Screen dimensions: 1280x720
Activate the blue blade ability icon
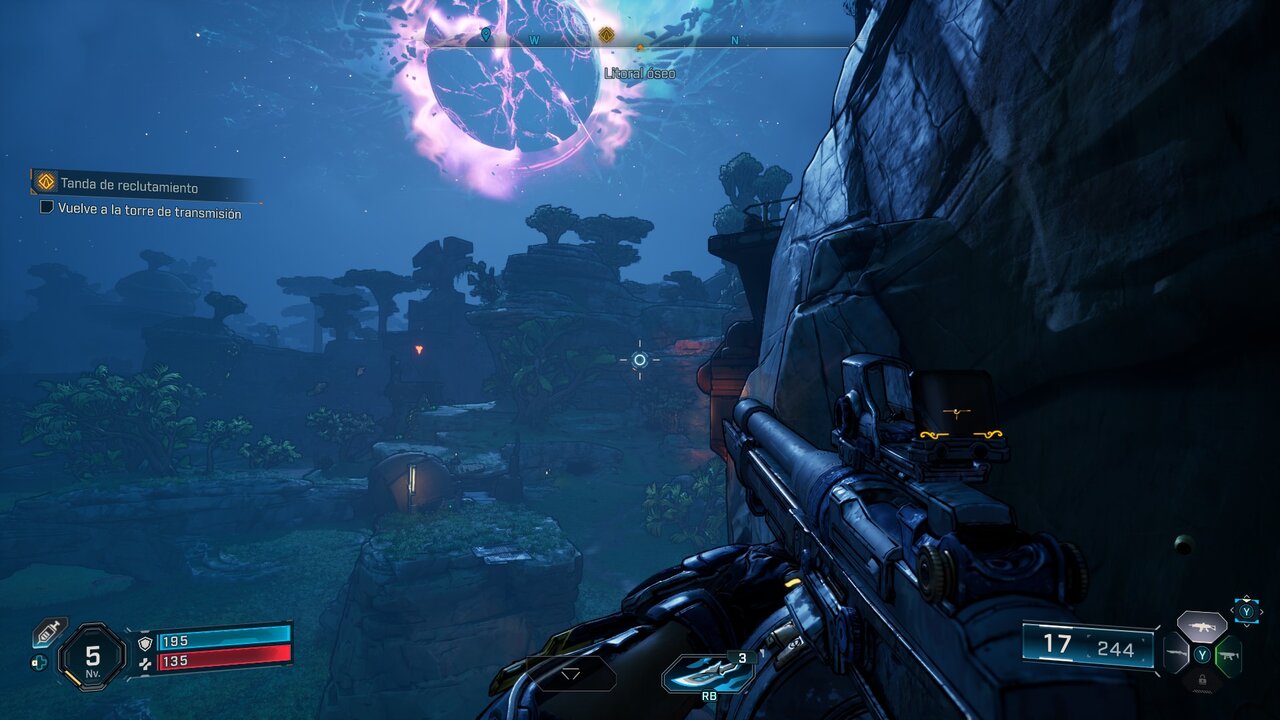(707, 674)
